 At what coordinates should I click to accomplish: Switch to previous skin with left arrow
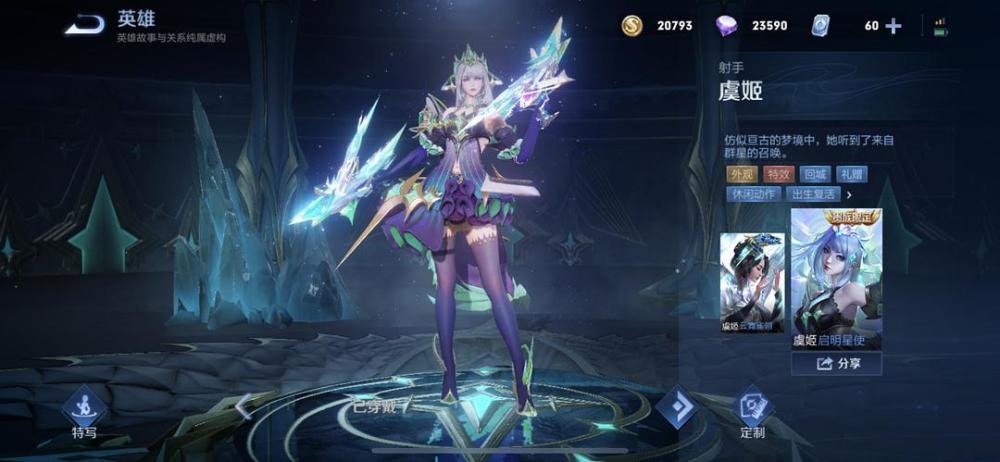(x=241, y=404)
